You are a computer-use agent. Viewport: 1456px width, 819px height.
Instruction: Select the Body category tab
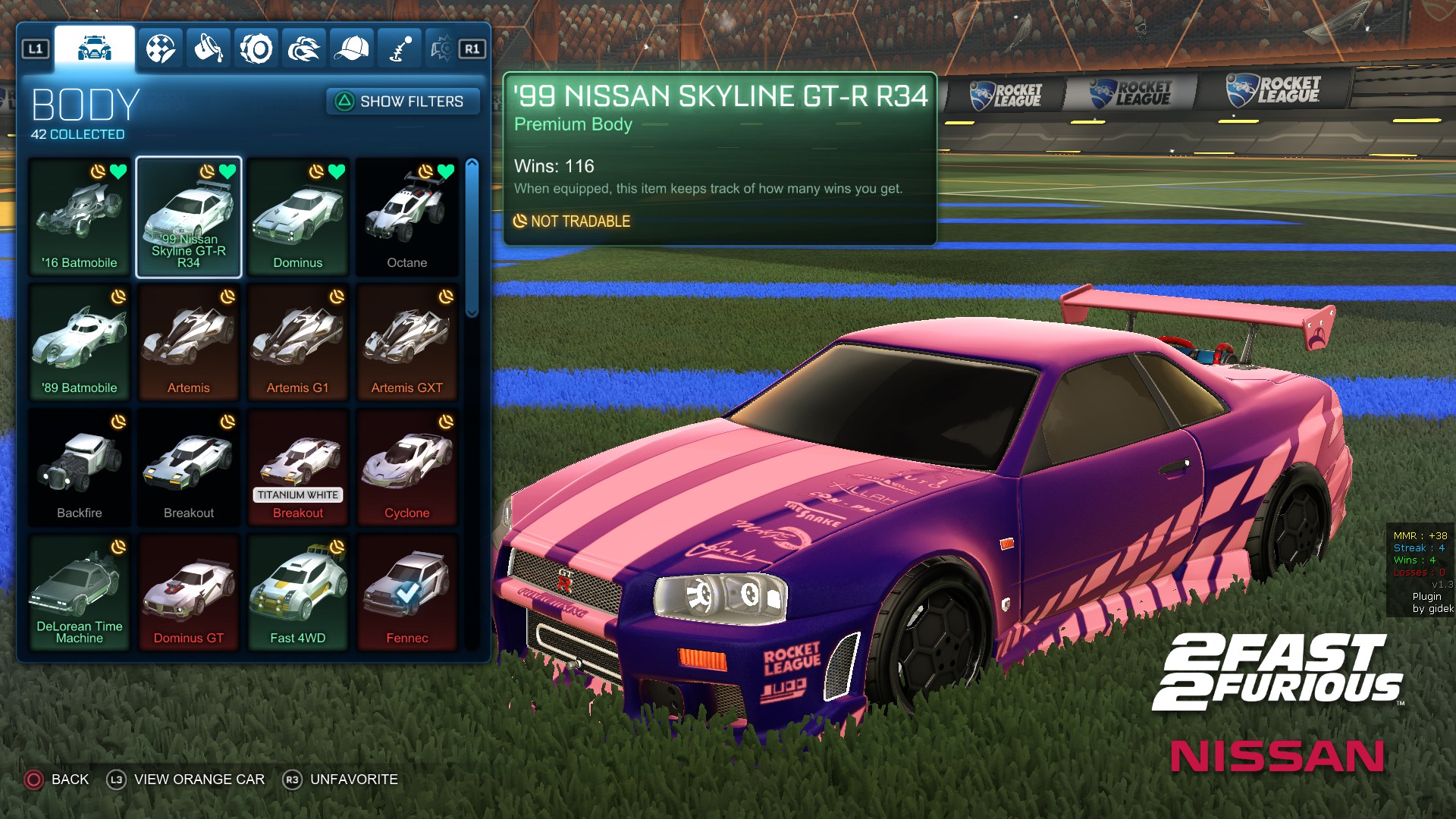tap(93, 47)
